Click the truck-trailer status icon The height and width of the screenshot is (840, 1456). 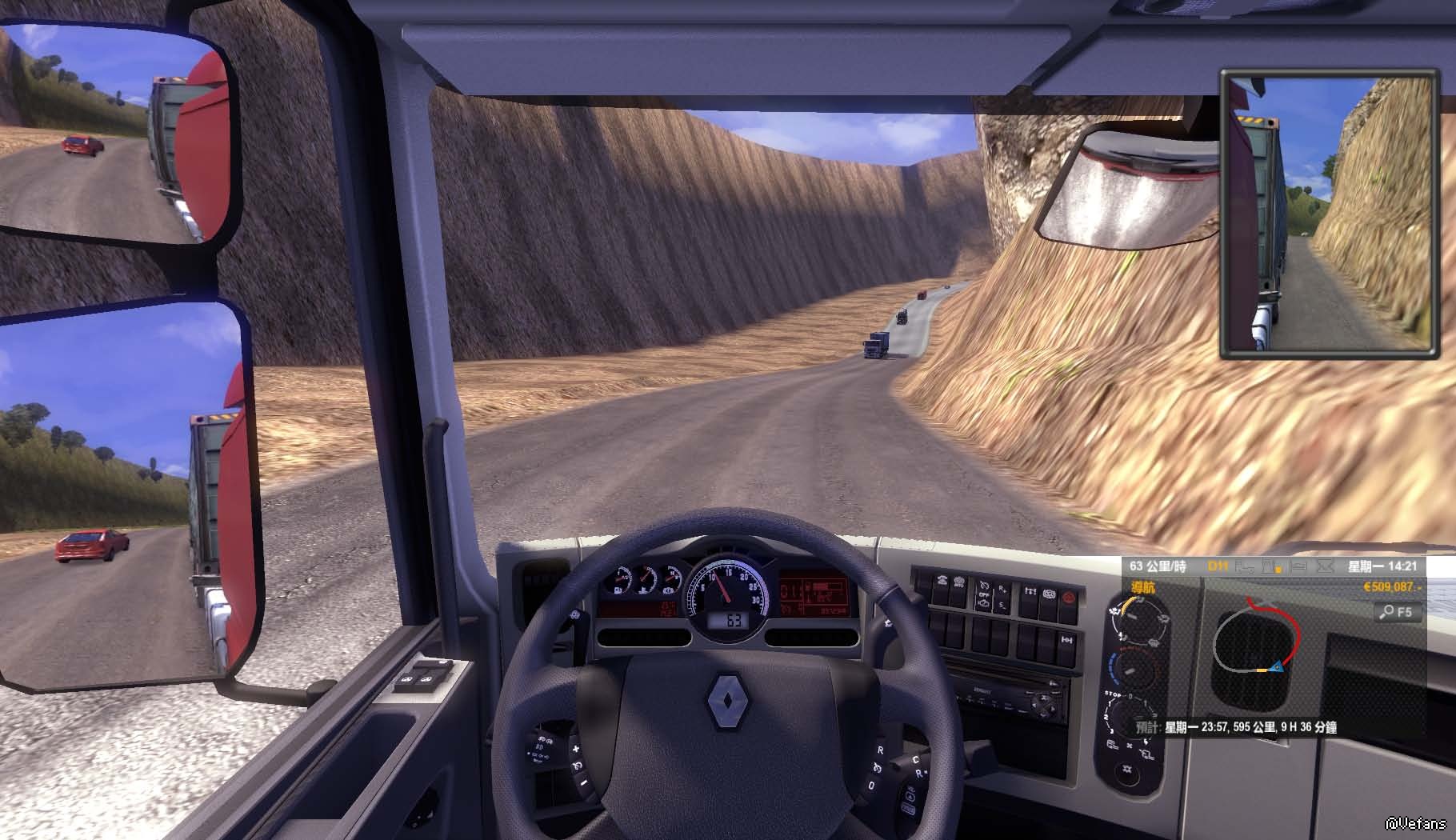tap(1246, 566)
